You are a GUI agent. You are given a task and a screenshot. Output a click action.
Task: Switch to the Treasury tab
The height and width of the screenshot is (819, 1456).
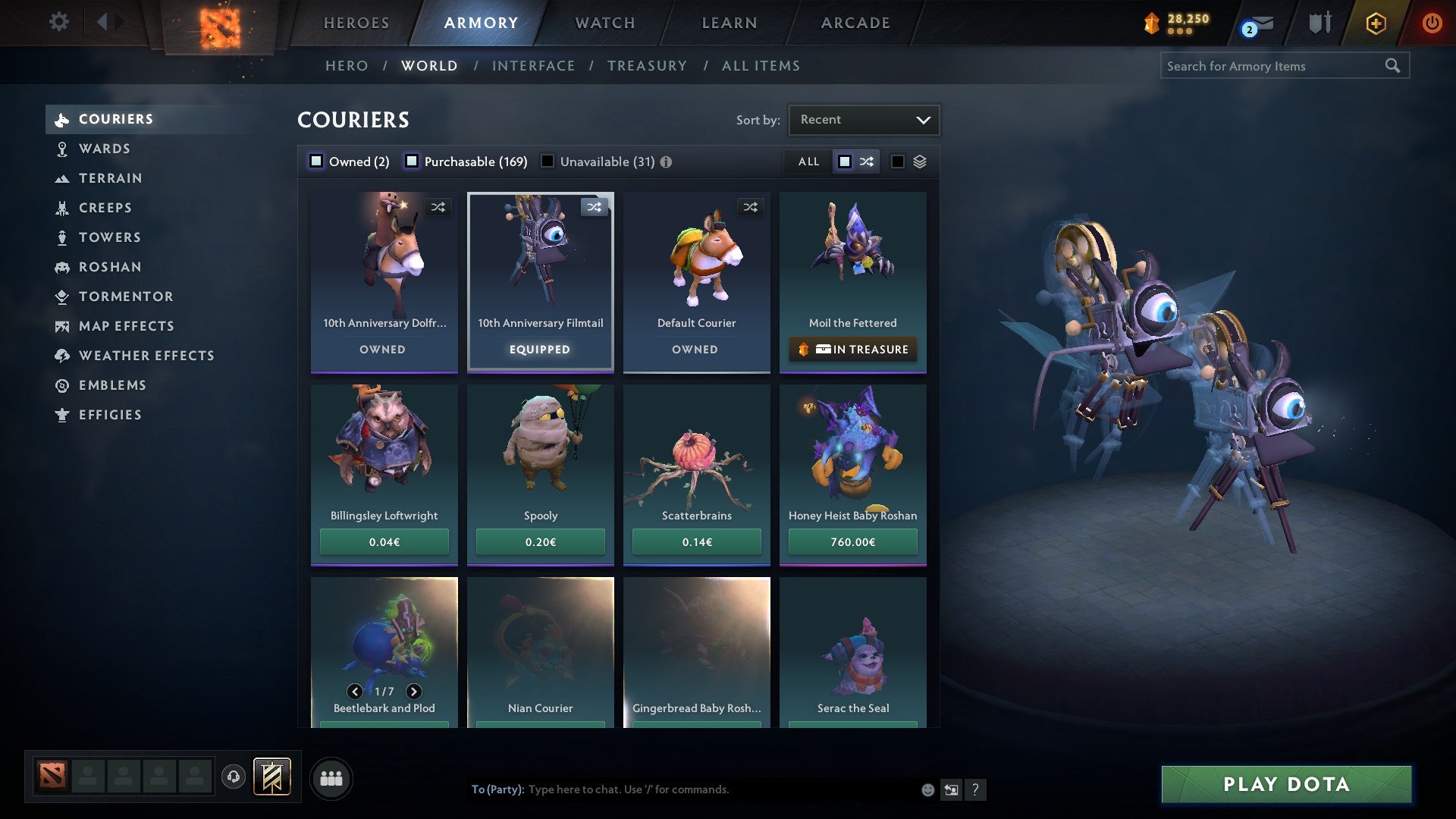[x=647, y=66]
